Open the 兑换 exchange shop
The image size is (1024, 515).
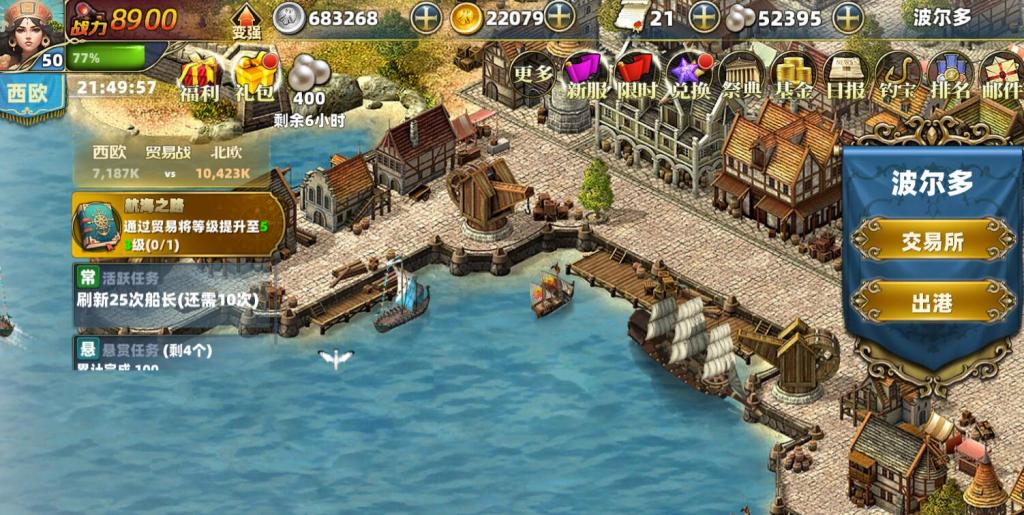(690, 74)
